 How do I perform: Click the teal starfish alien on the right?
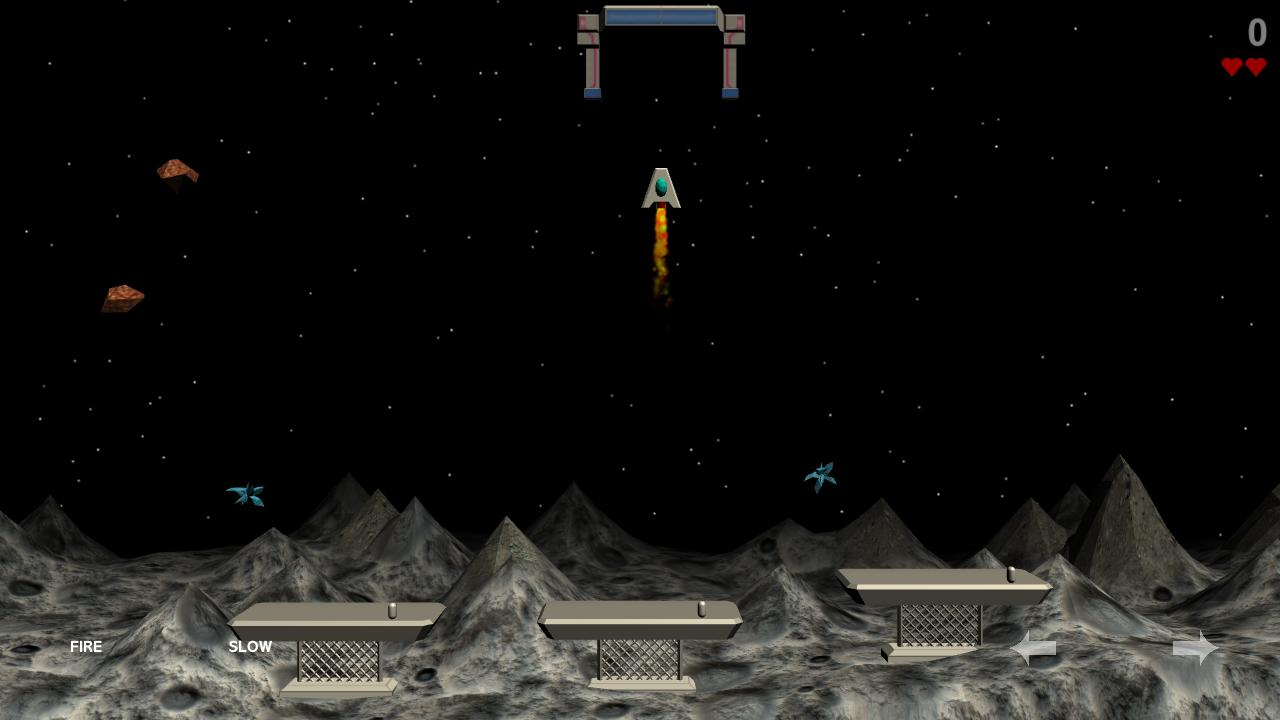point(822,475)
